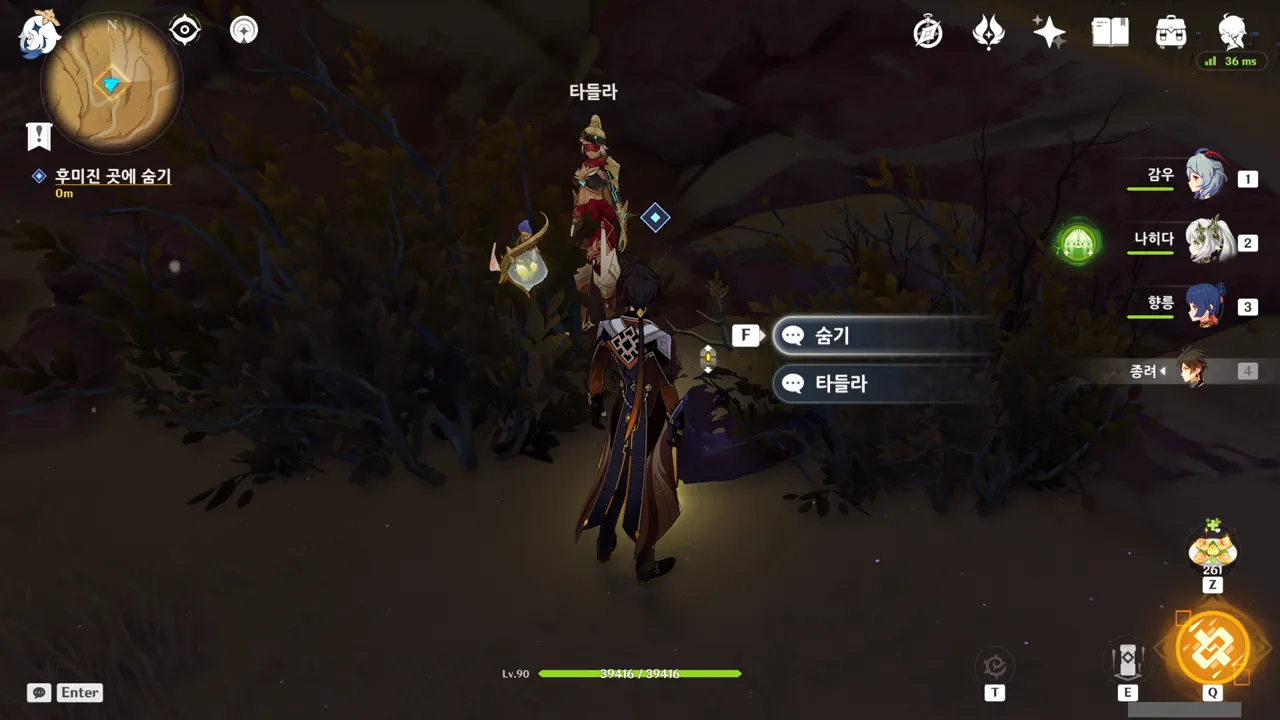Open the backpack inventory
Viewport: 1280px width, 720px height.
1170,32
